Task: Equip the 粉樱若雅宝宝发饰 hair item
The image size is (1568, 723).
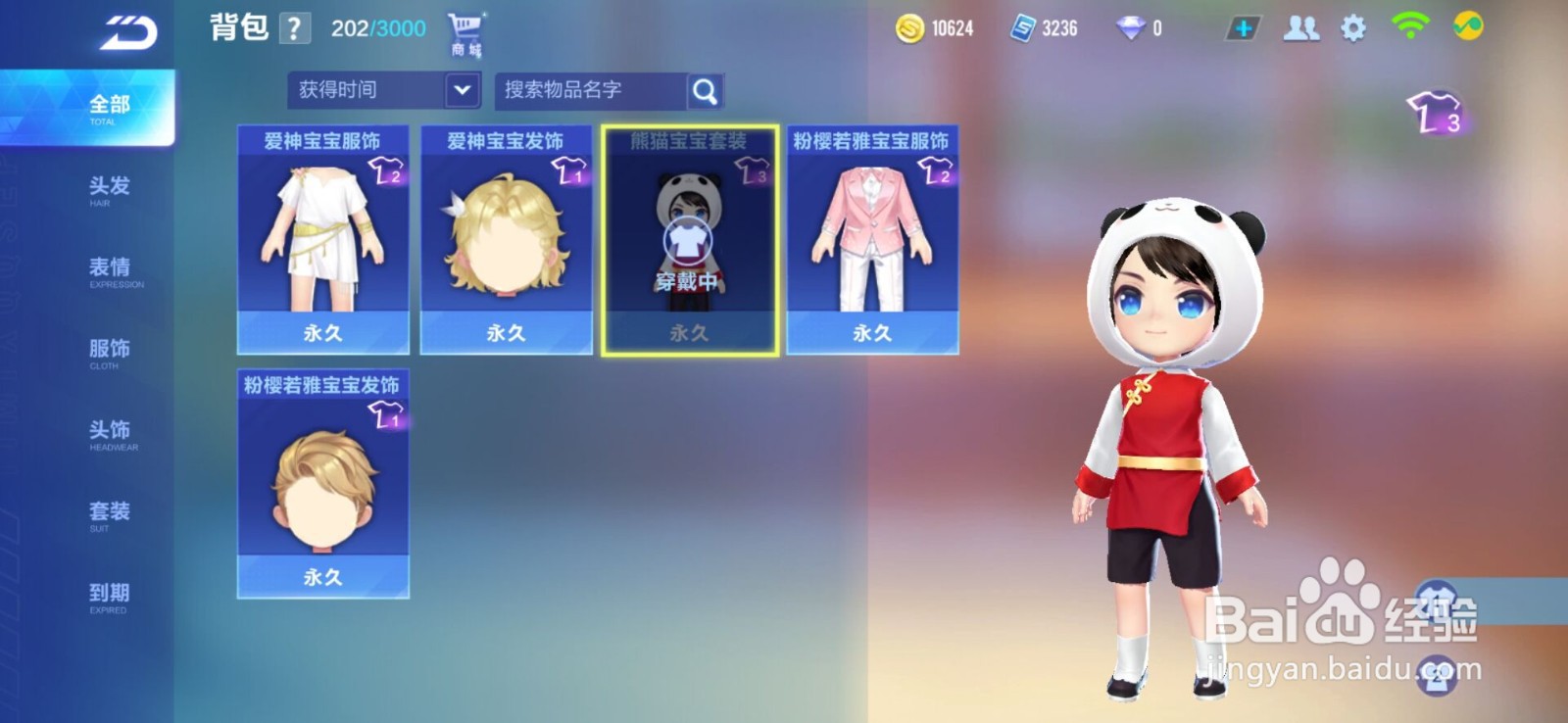Action: coord(321,485)
